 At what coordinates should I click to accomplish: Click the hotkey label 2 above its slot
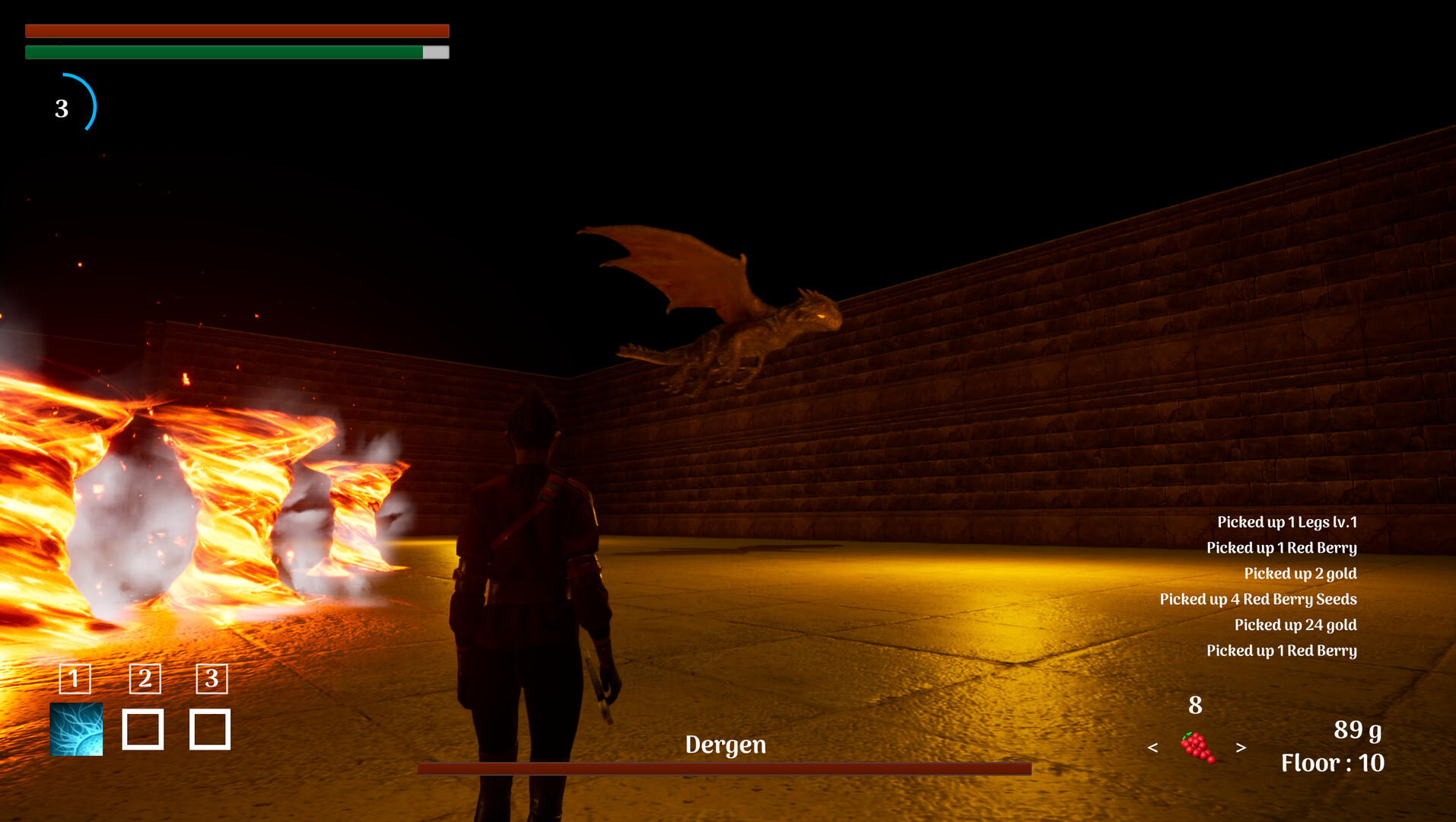pyautogui.click(x=144, y=680)
